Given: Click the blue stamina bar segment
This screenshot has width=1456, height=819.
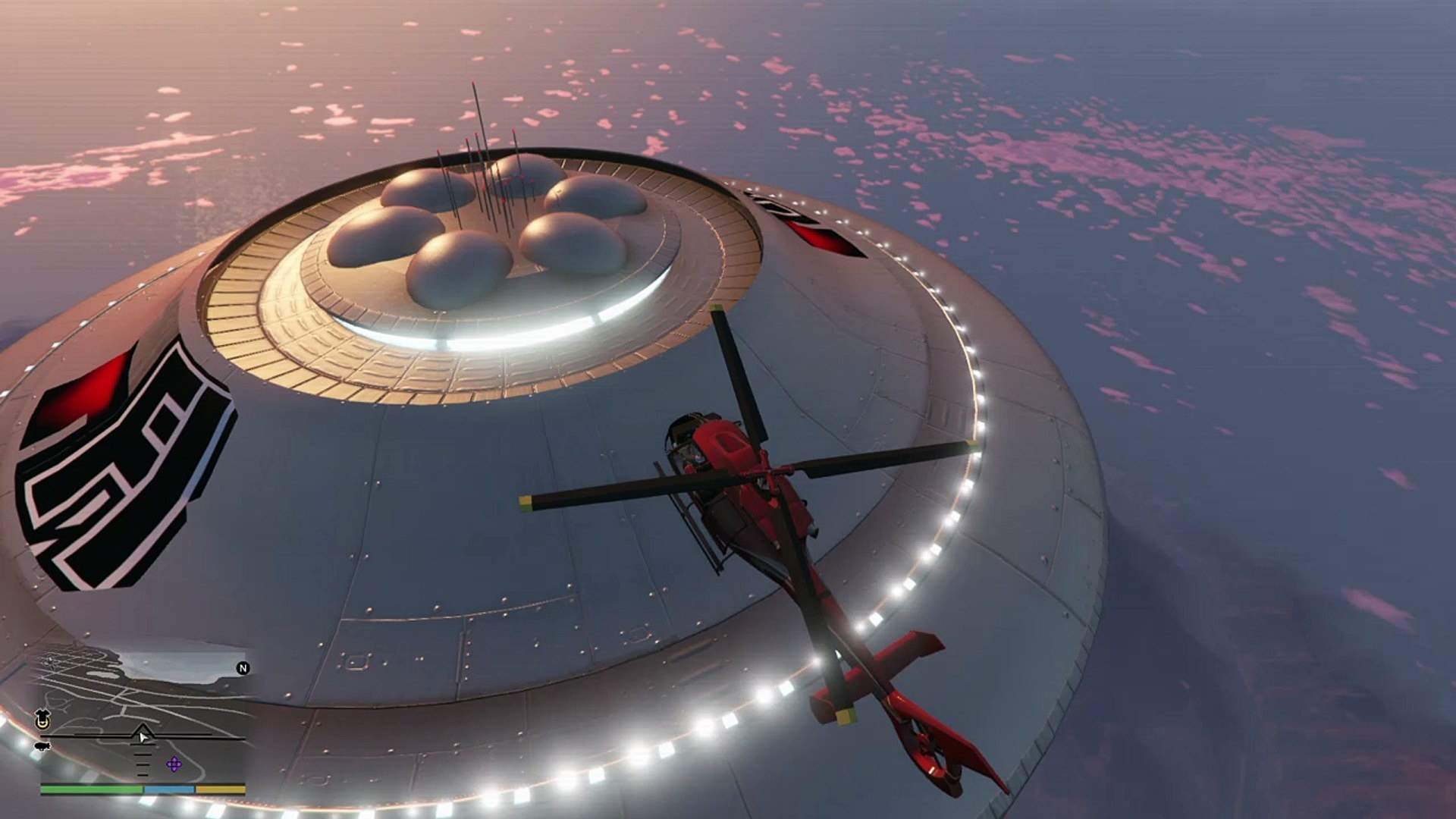Looking at the screenshot, I should point(170,790).
